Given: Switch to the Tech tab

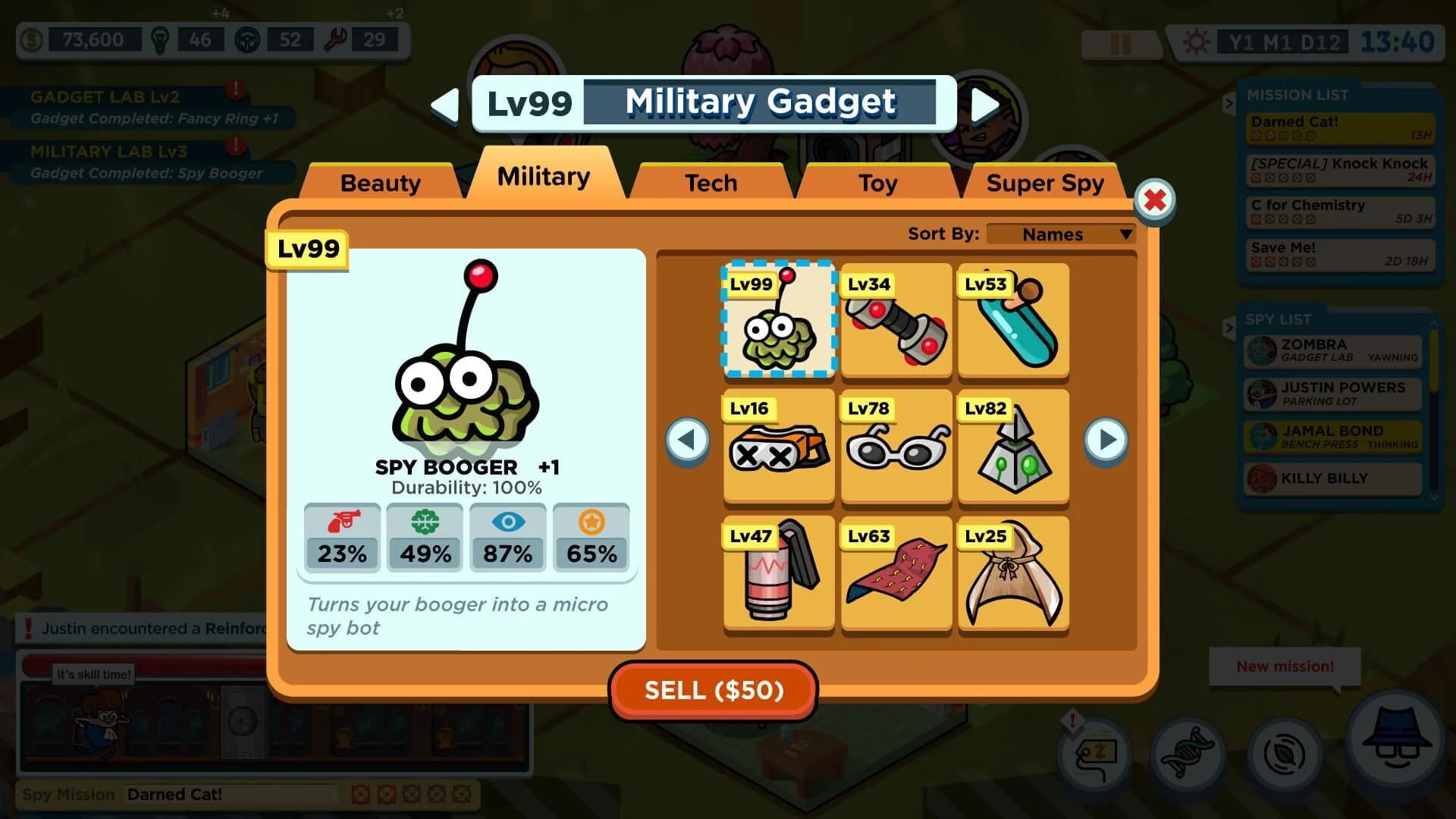Looking at the screenshot, I should 710,182.
